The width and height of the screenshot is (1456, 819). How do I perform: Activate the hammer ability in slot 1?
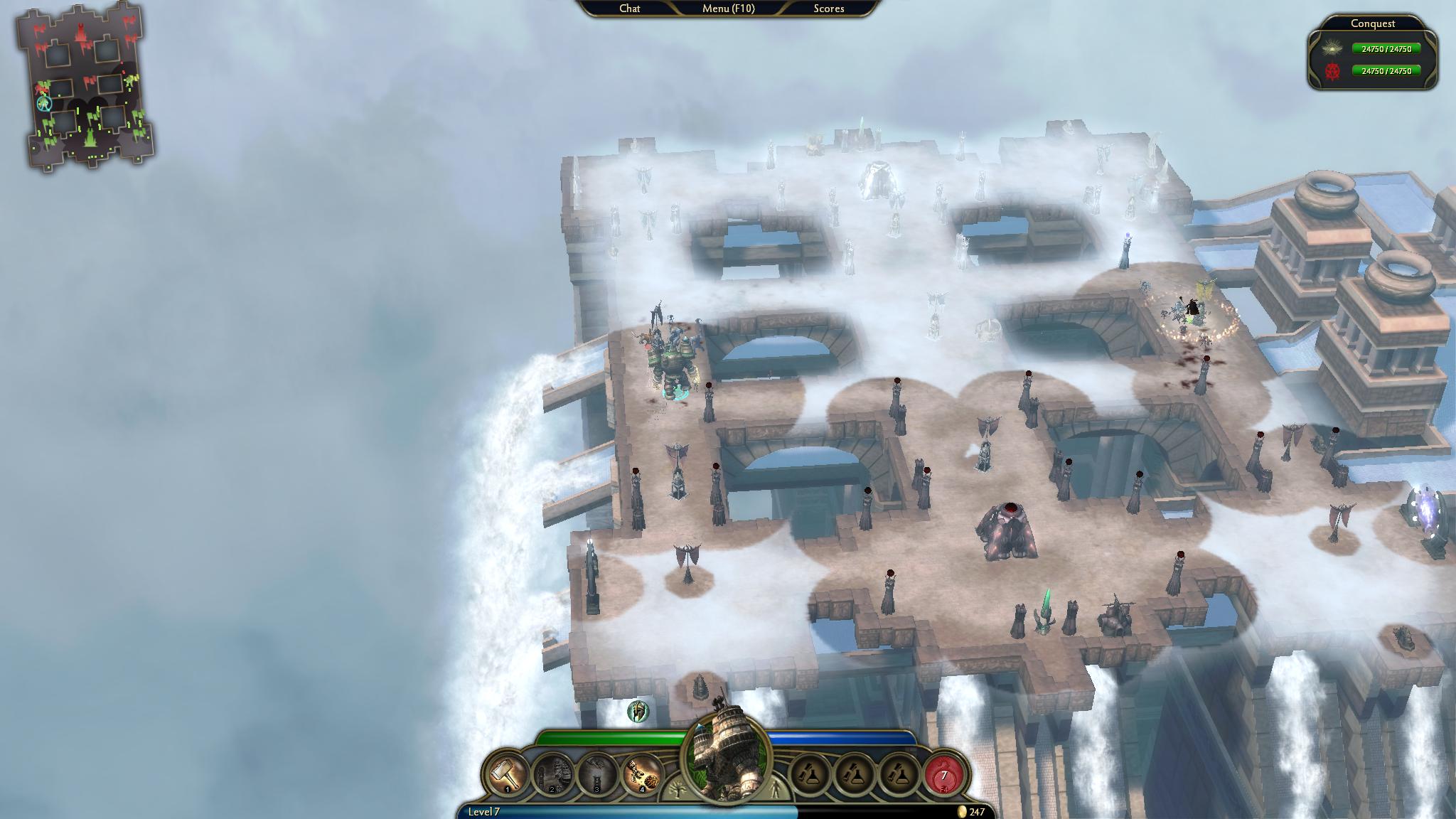point(507,774)
